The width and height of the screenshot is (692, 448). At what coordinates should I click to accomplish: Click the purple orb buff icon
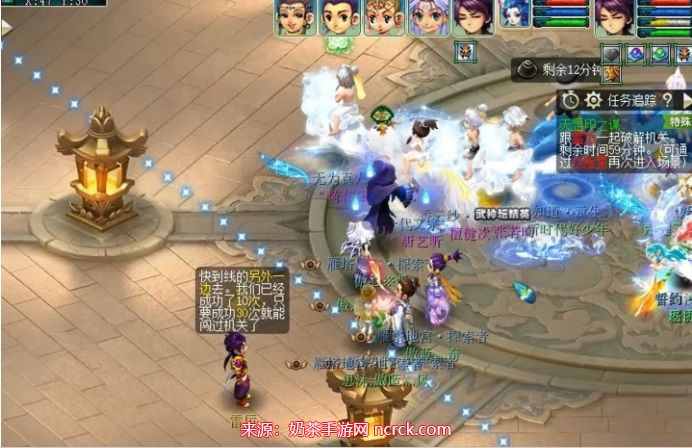click(x=637, y=53)
